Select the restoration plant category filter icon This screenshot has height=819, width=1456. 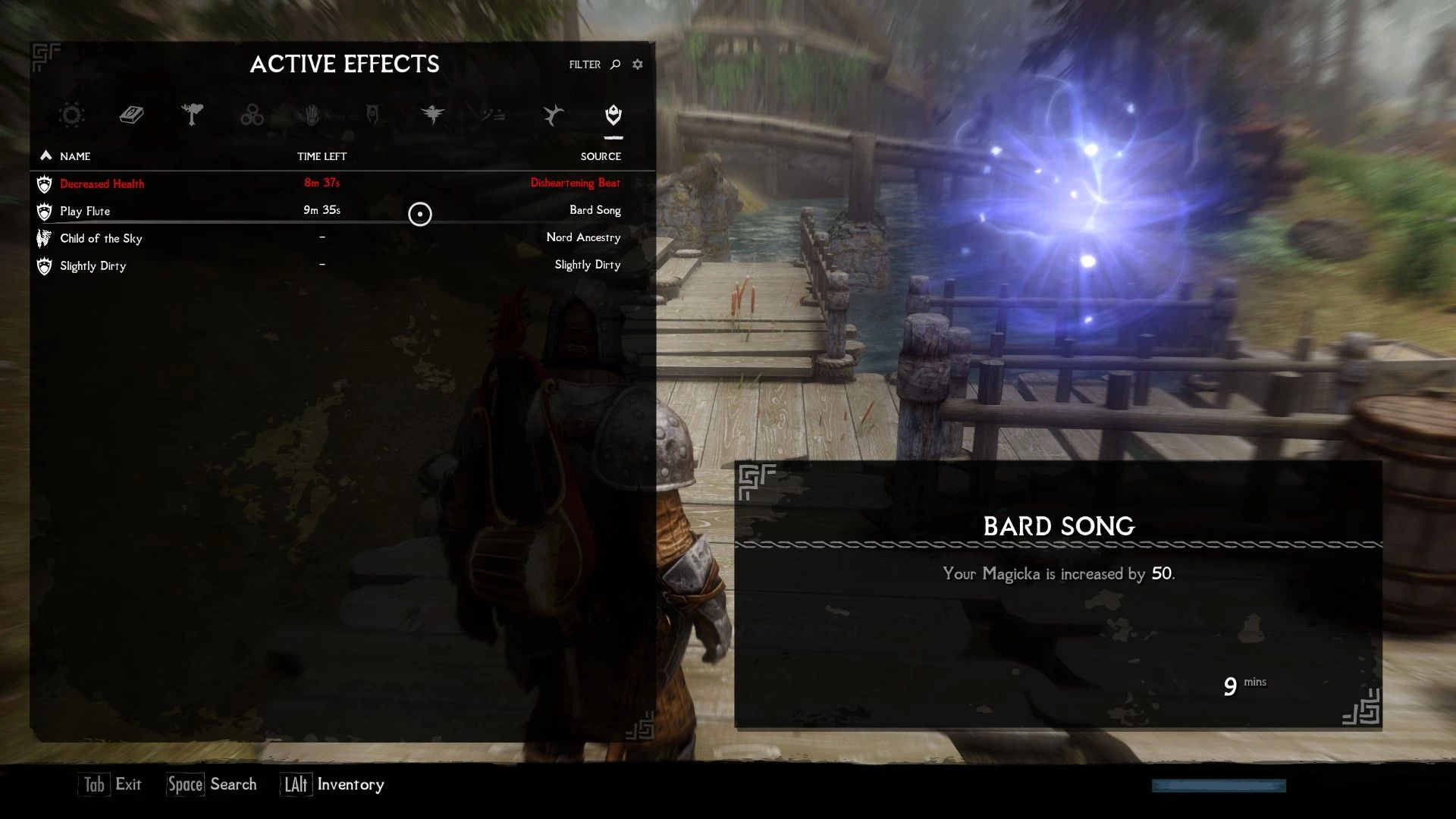pyautogui.click(x=193, y=115)
